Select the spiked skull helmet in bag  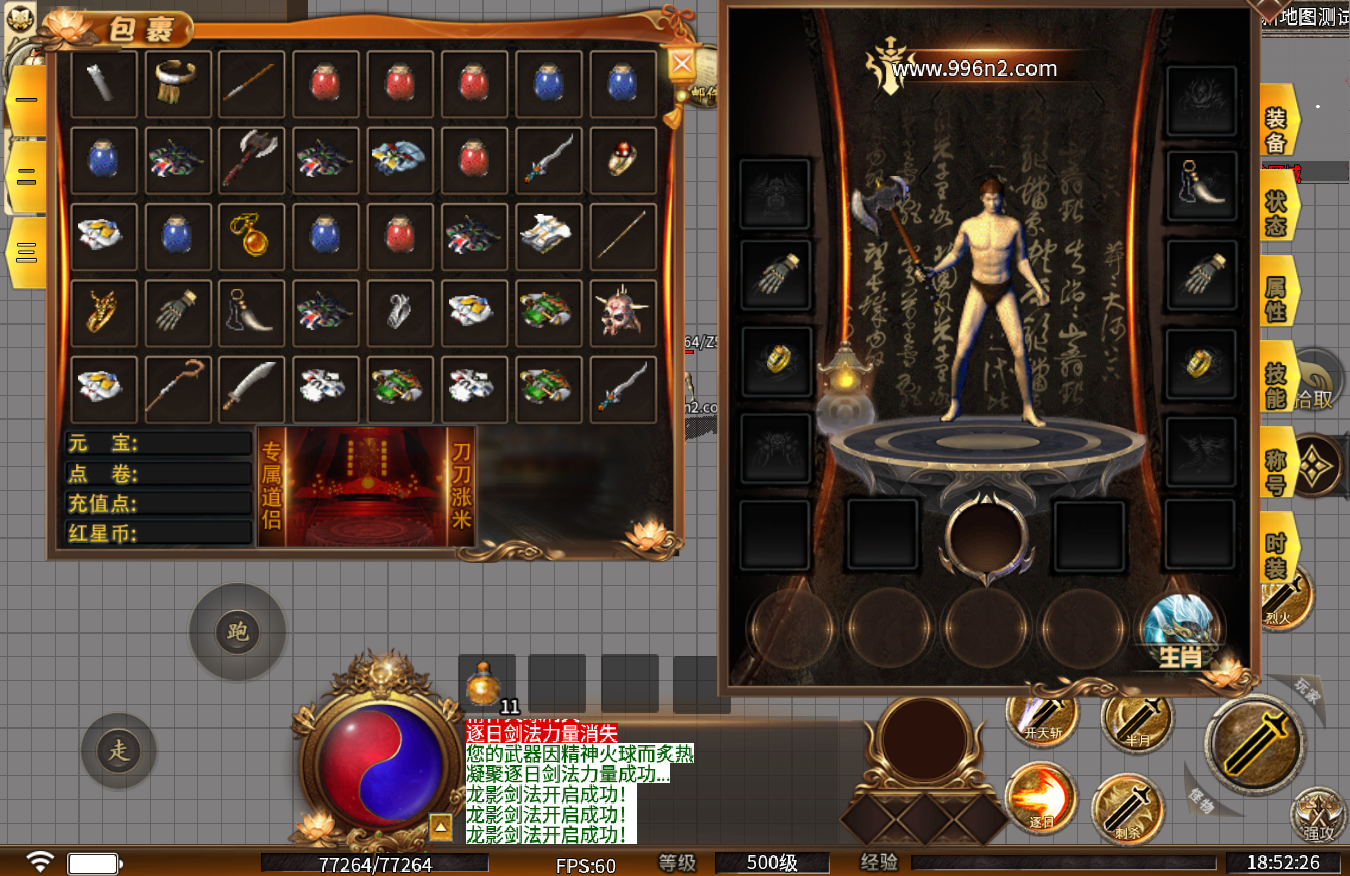622,313
